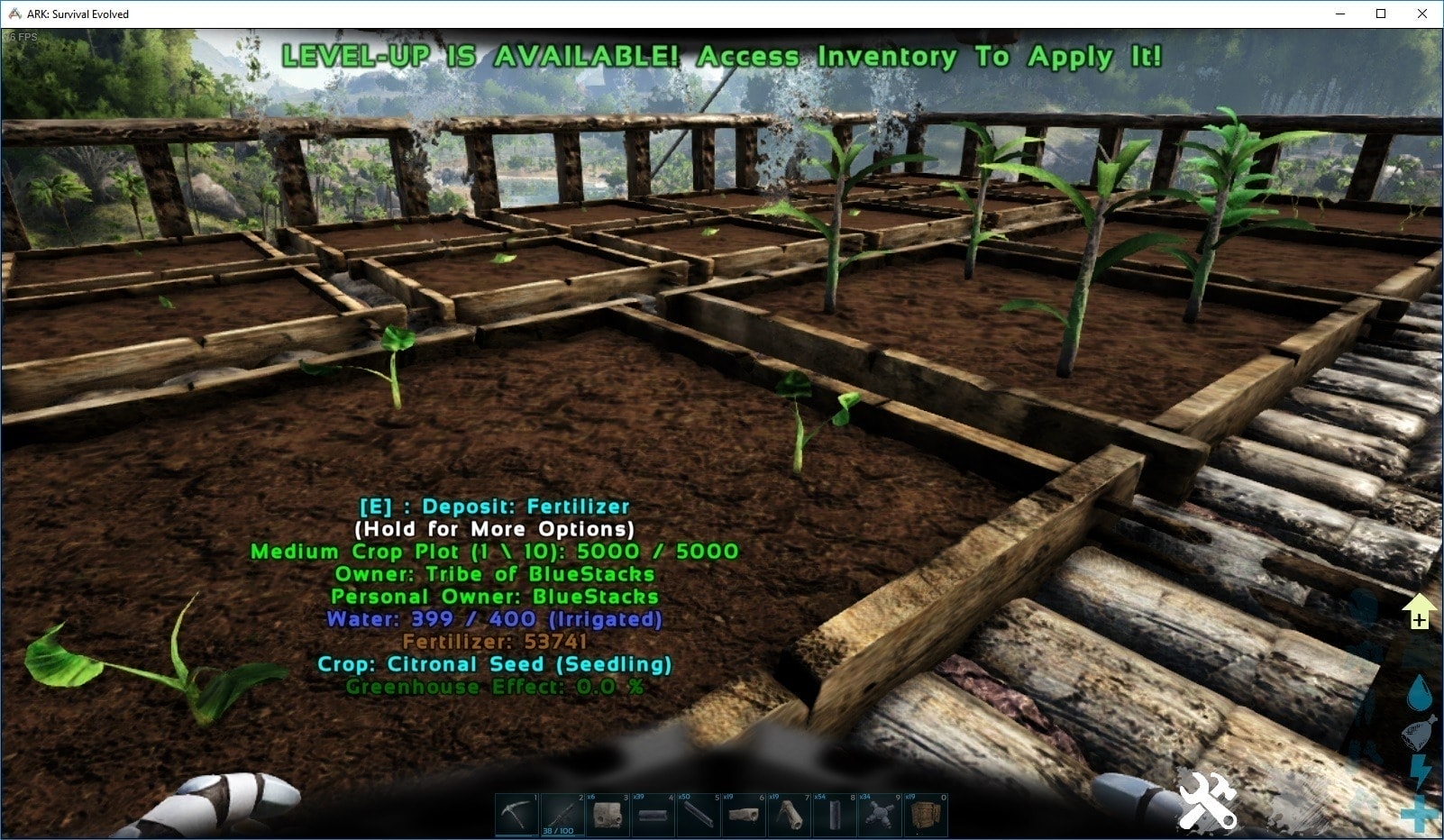Select the long pipe stack of x50

point(698,815)
